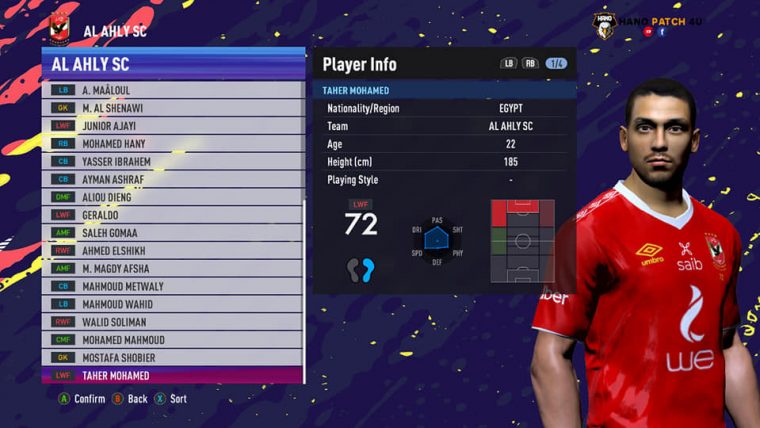760x428 pixels.
Task: Select Junior Ajayi from the roster
Action: point(170,126)
